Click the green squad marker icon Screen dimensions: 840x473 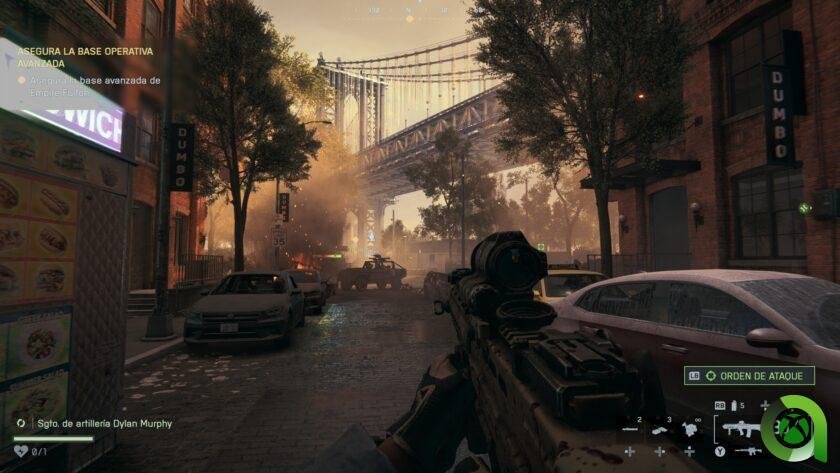(803, 208)
